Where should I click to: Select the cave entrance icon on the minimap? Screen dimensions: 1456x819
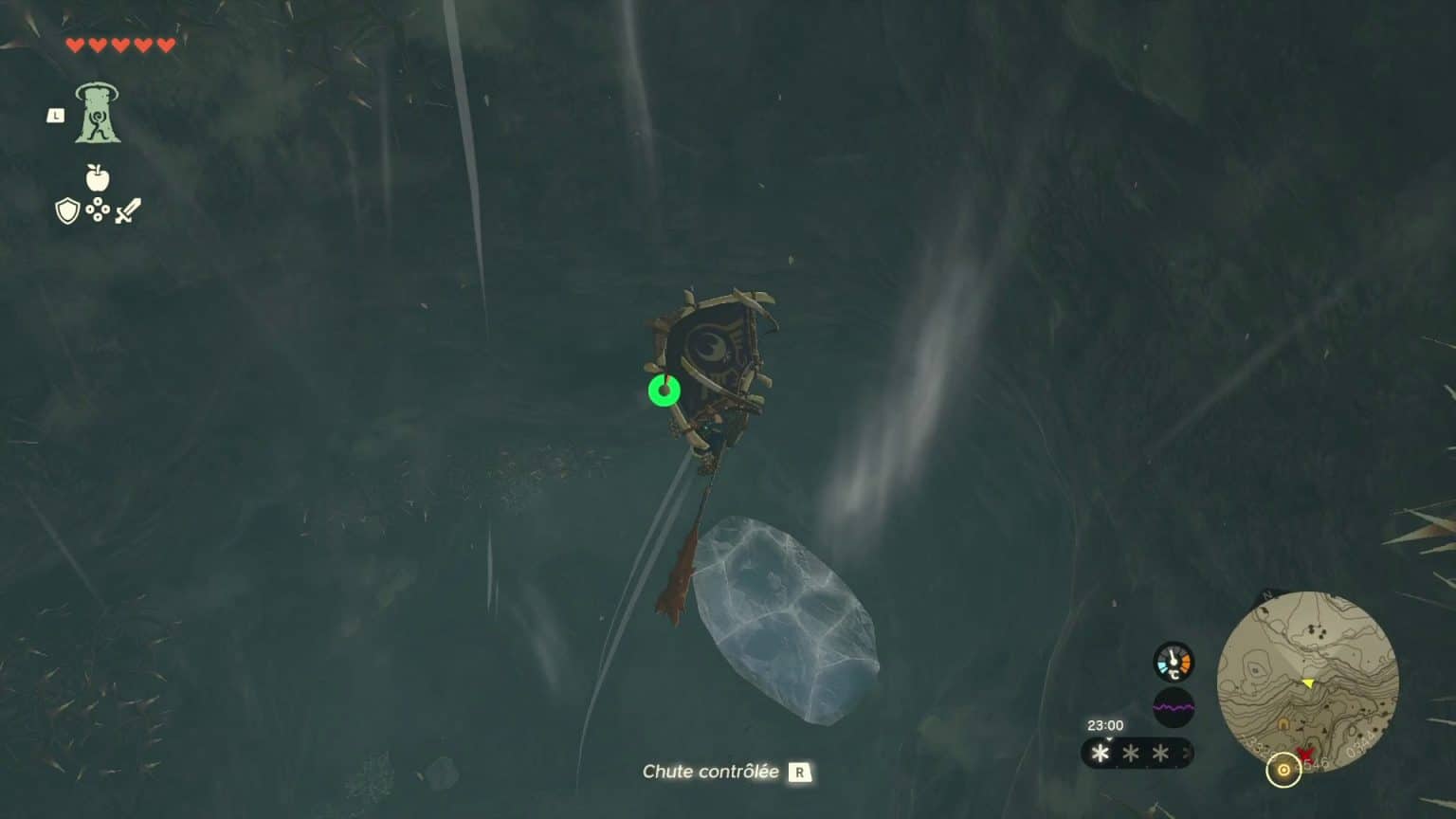1283,723
